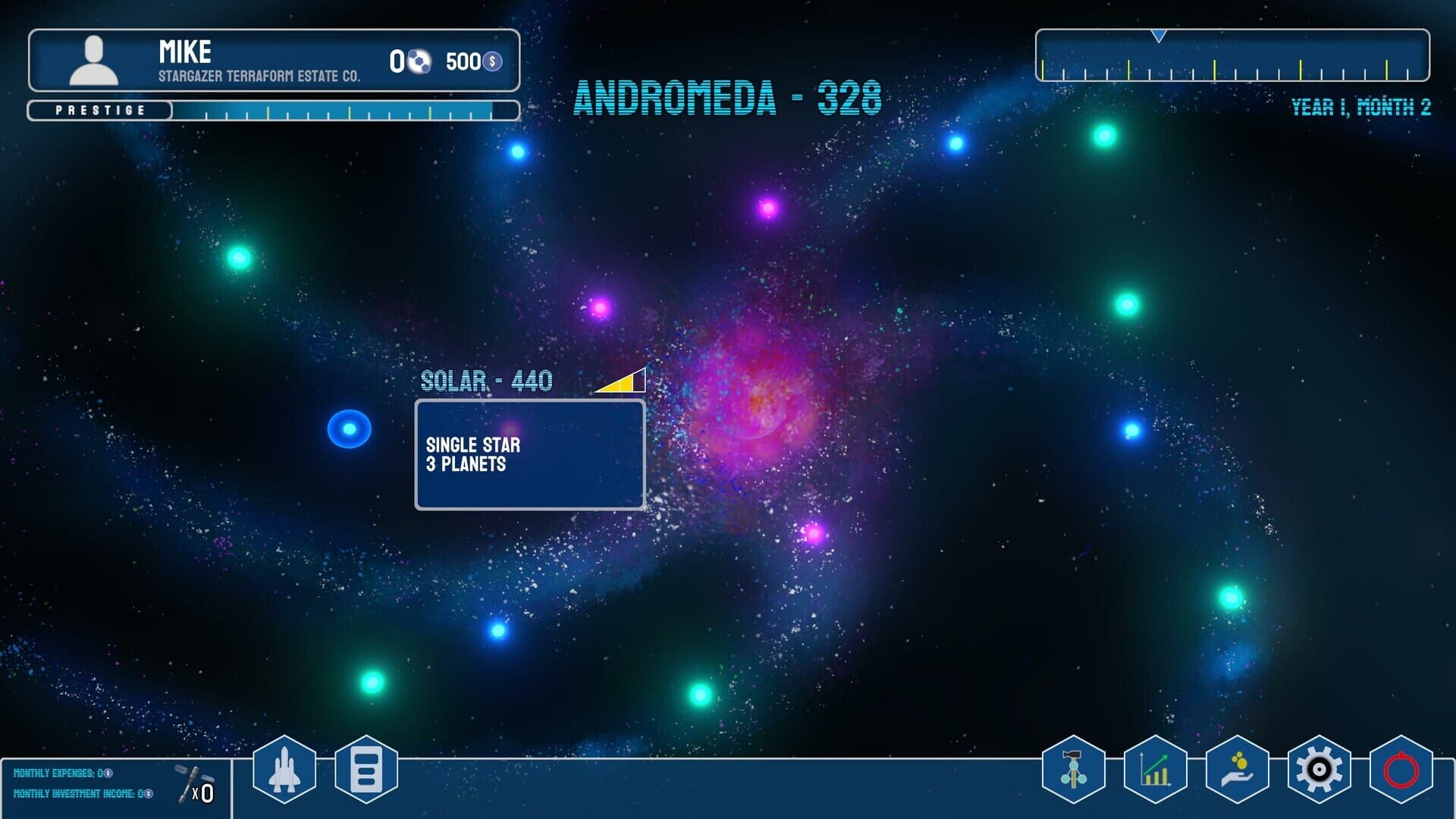Click the Prestige label
The width and height of the screenshot is (1456, 819).
coord(100,109)
